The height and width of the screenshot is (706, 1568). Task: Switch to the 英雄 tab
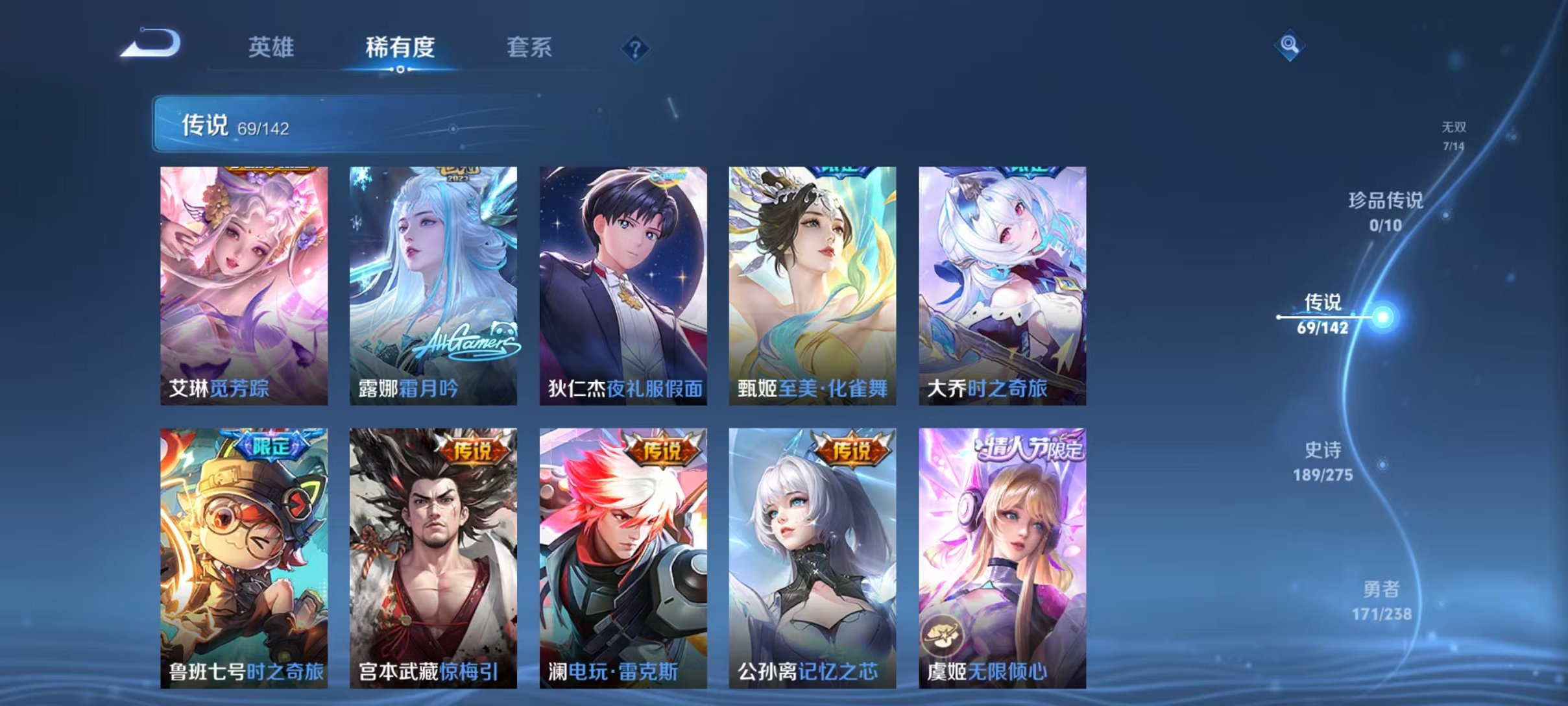click(x=272, y=47)
